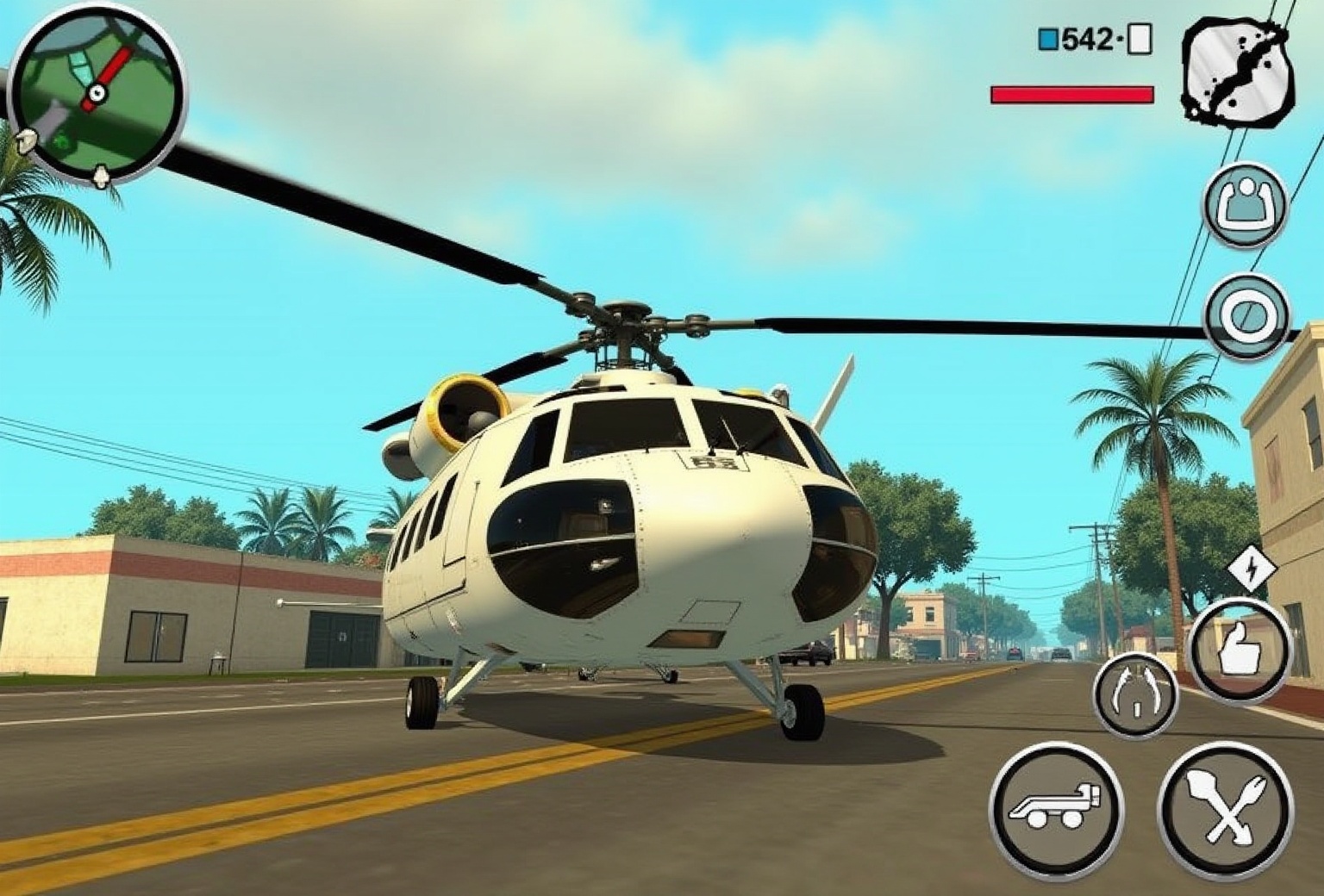This screenshot has width=1324, height=896.
Task: Tap the white ring button
Action: tap(1247, 316)
